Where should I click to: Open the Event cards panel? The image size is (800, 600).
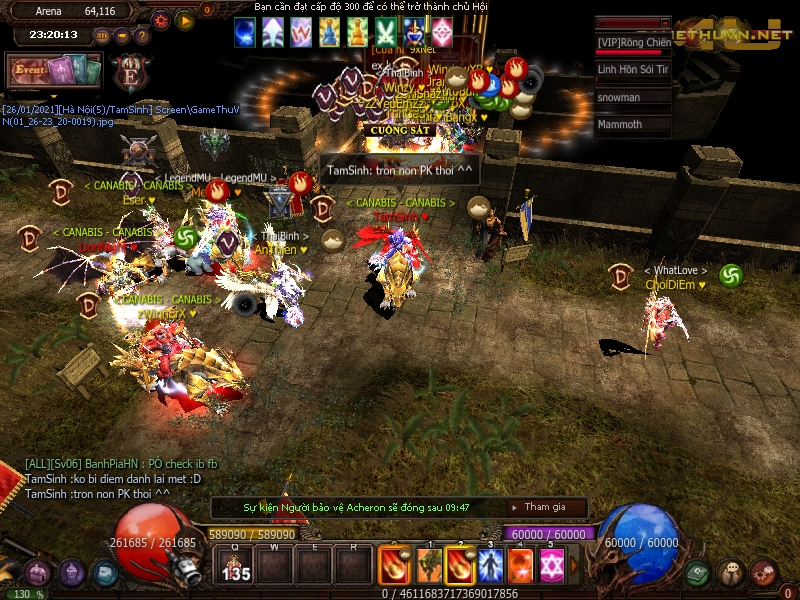point(54,70)
